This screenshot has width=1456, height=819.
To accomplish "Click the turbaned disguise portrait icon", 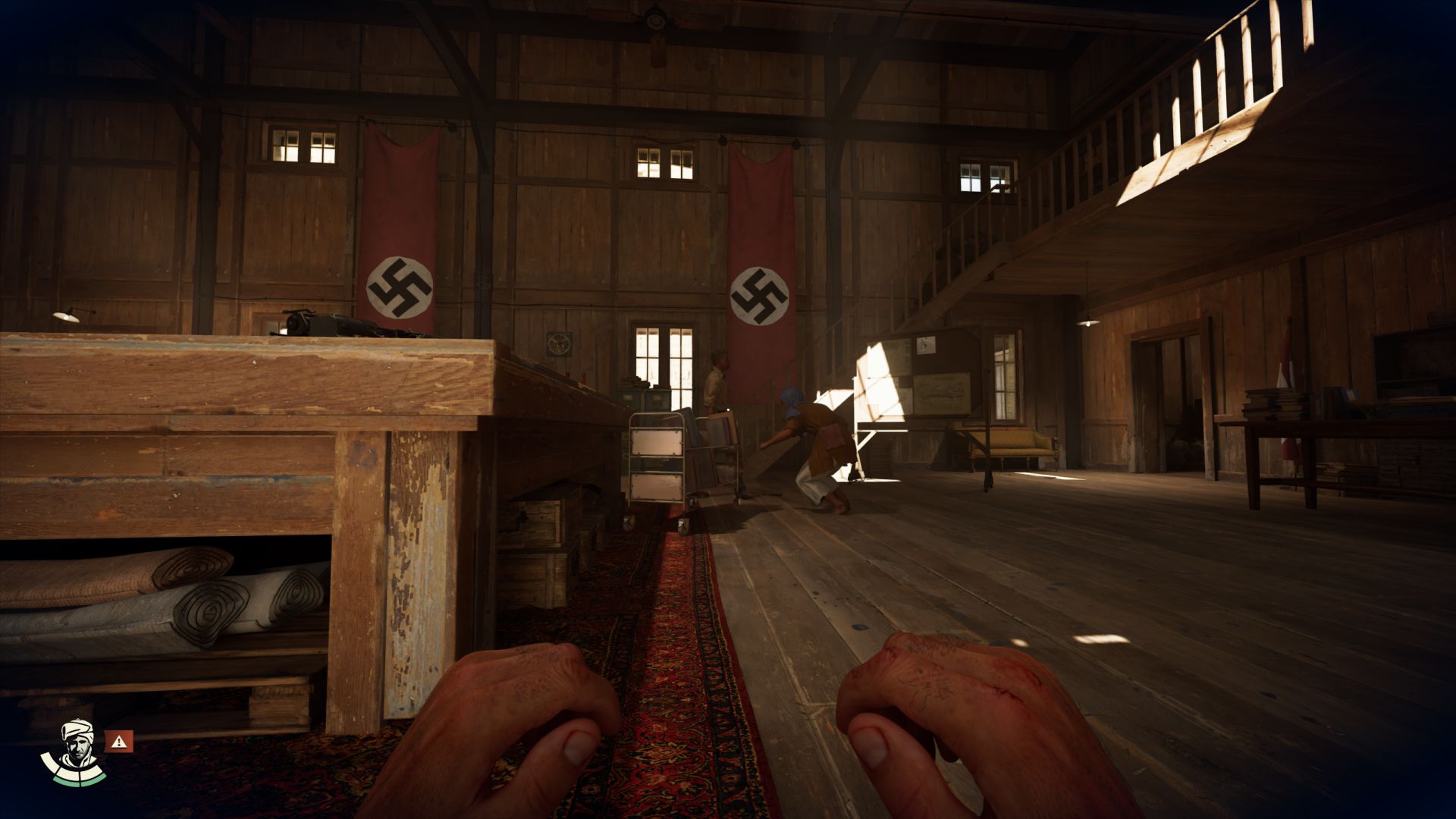I will coord(74,750).
